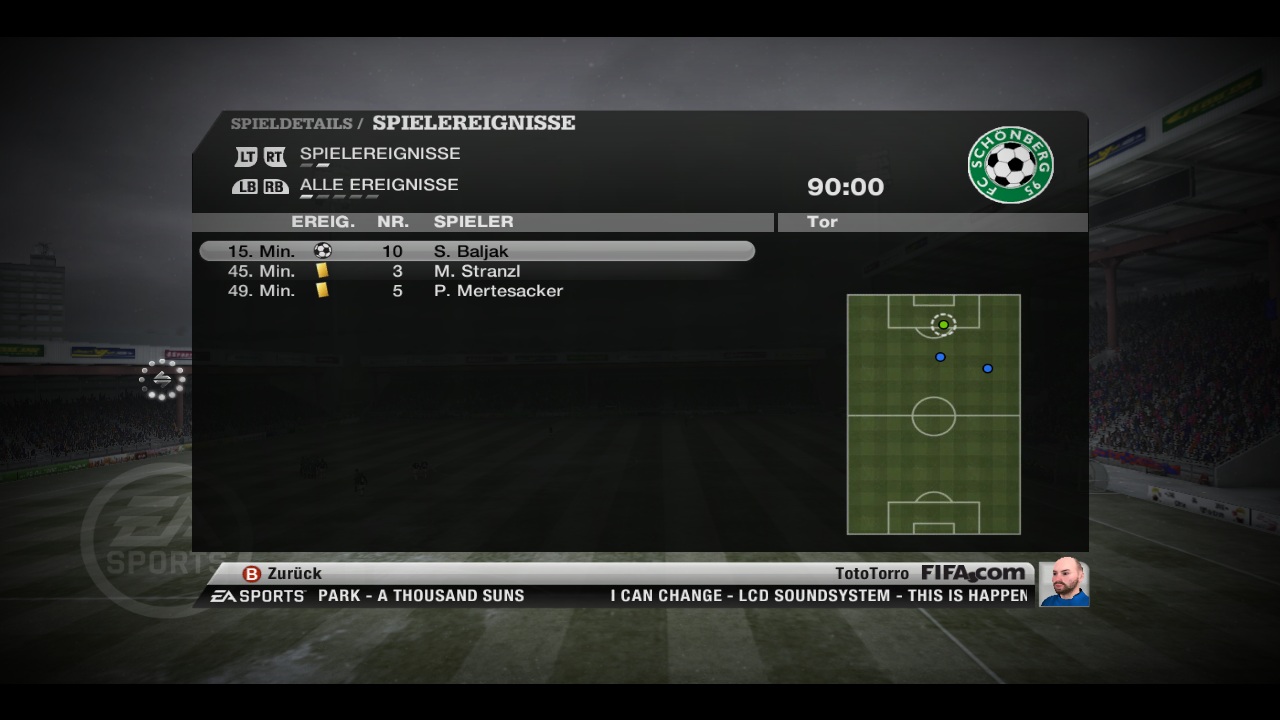Viewport: 1280px width, 720px height.
Task: Open the FIFA.com link
Action: point(973,573)
